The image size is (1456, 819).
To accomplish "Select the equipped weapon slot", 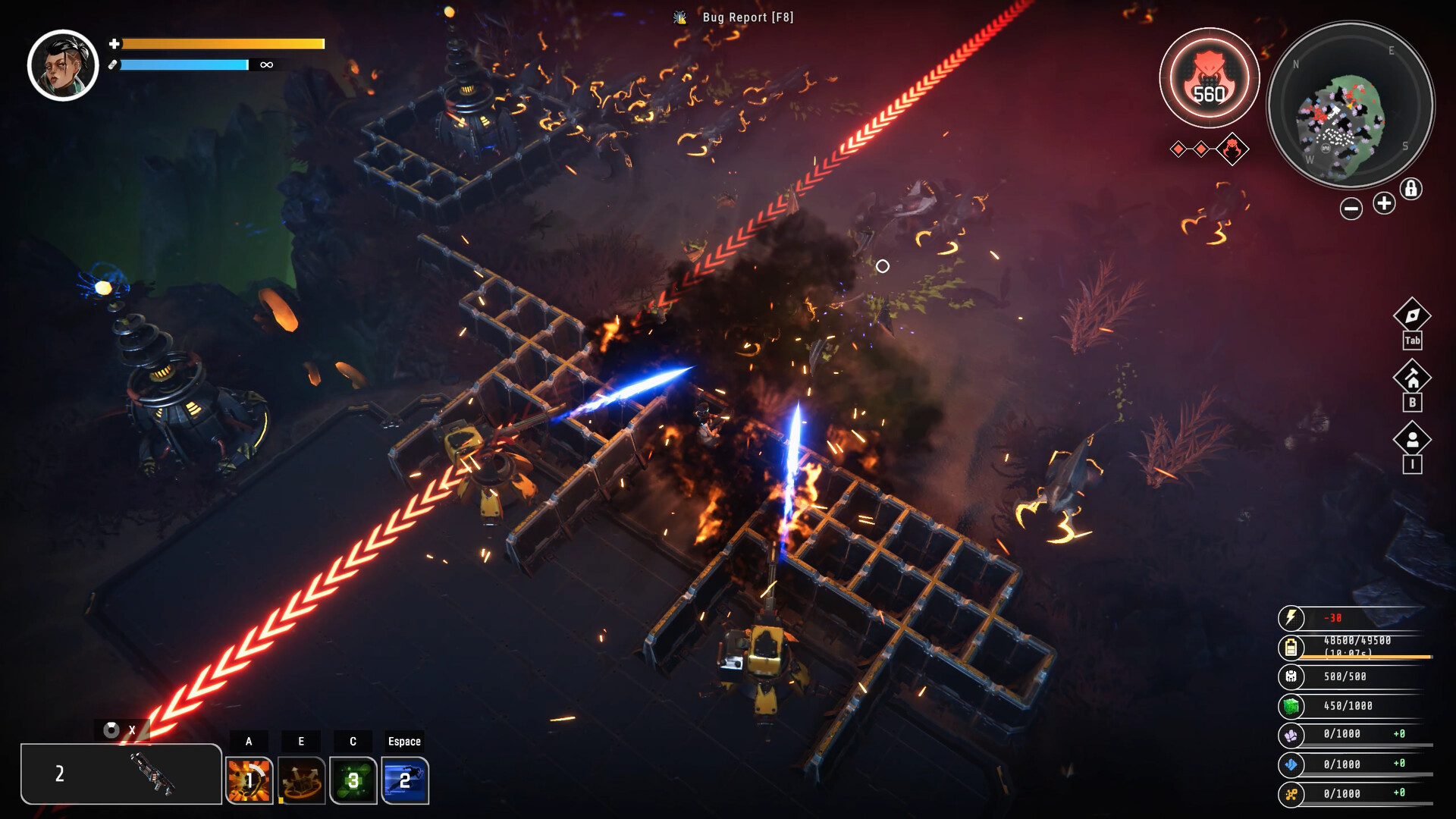I will coord(121,773).
